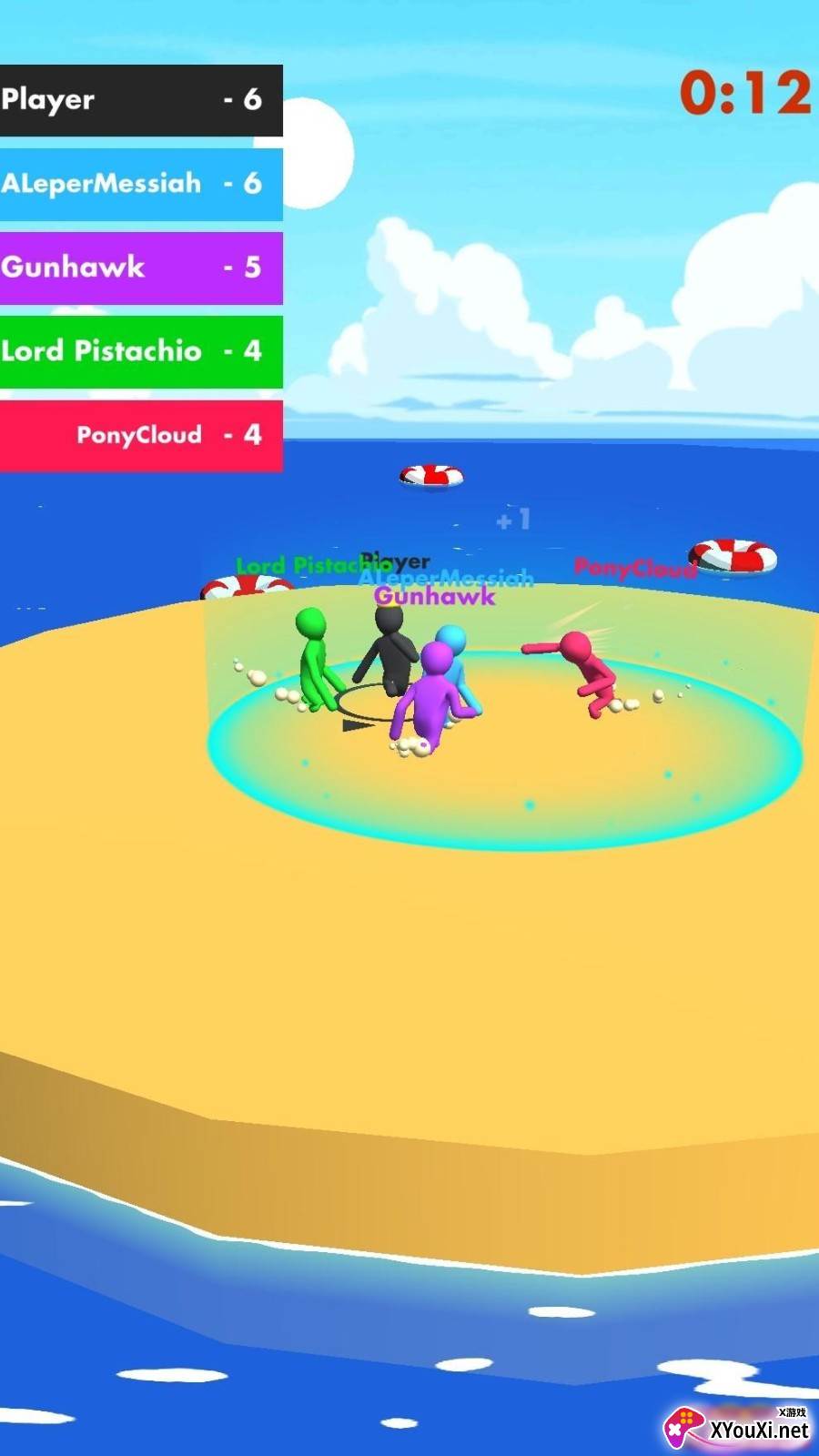
Task: Open the XYouXi.net watermark link
Action: pyautogui.click(x=739, y=1427)
